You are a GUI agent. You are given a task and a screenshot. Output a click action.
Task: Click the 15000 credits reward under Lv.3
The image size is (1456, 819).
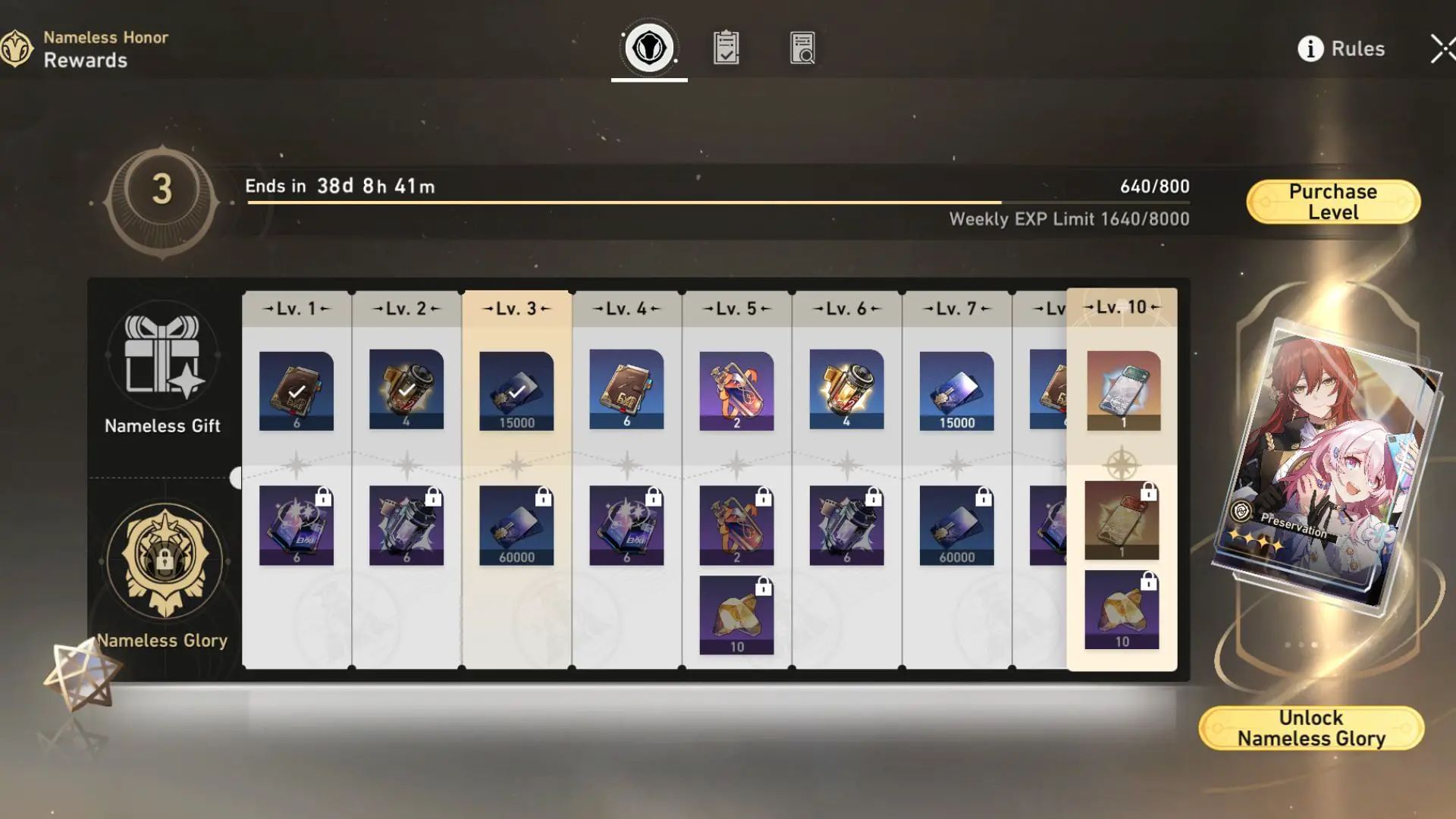[x=516, y=391]
